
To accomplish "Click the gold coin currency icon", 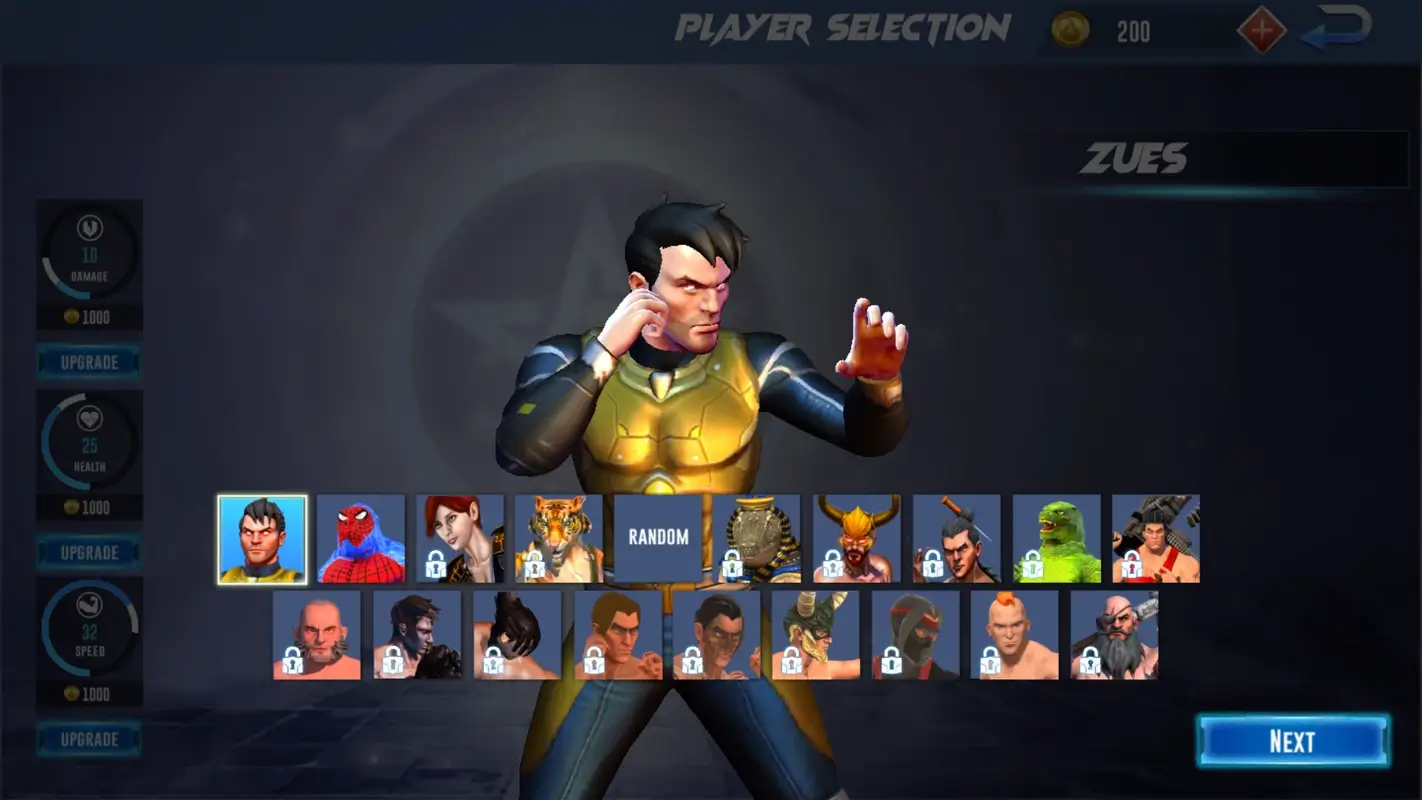I will (x=1068, y=29).
